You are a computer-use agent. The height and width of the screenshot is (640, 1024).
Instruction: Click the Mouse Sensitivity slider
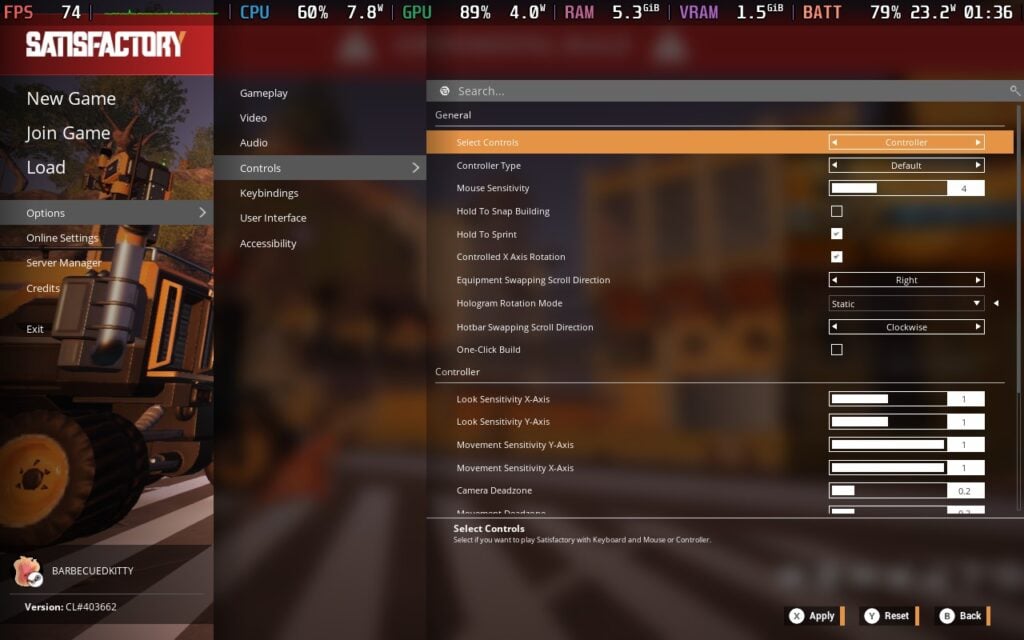(888, 188)
